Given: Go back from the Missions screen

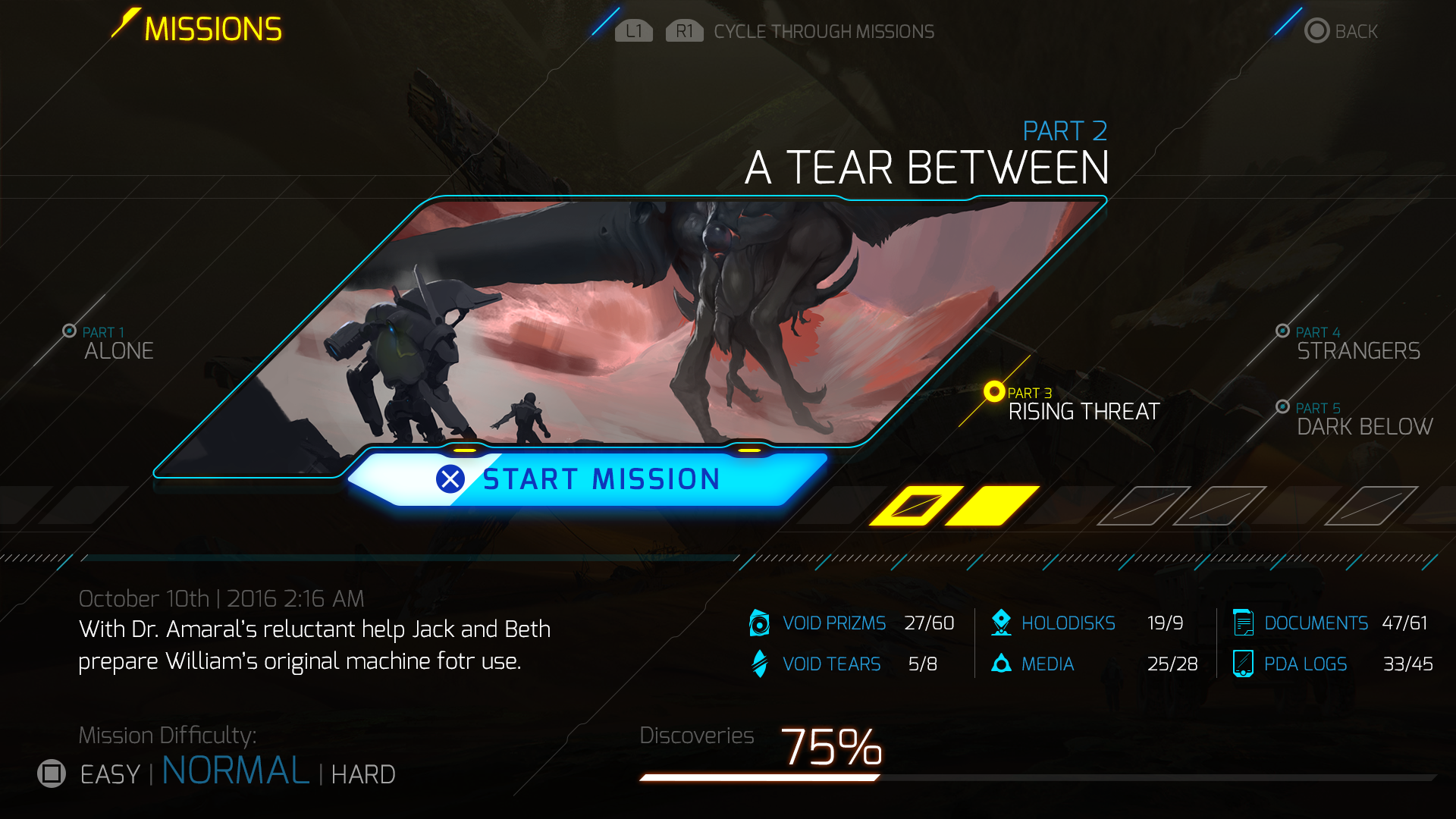Looking at the screenshot, I should point(1341,31).
